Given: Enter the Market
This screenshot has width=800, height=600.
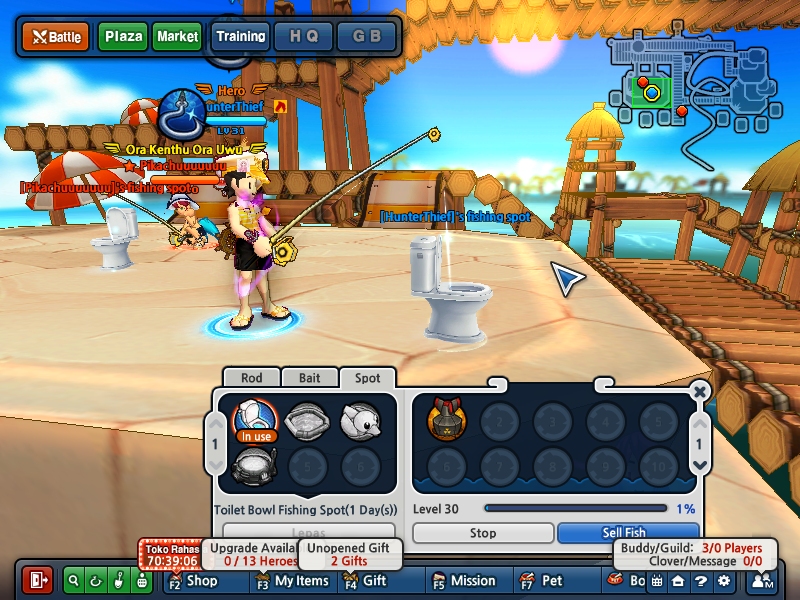Looking at the screenshot, I should pyautogui.click(x=177, y=37).
